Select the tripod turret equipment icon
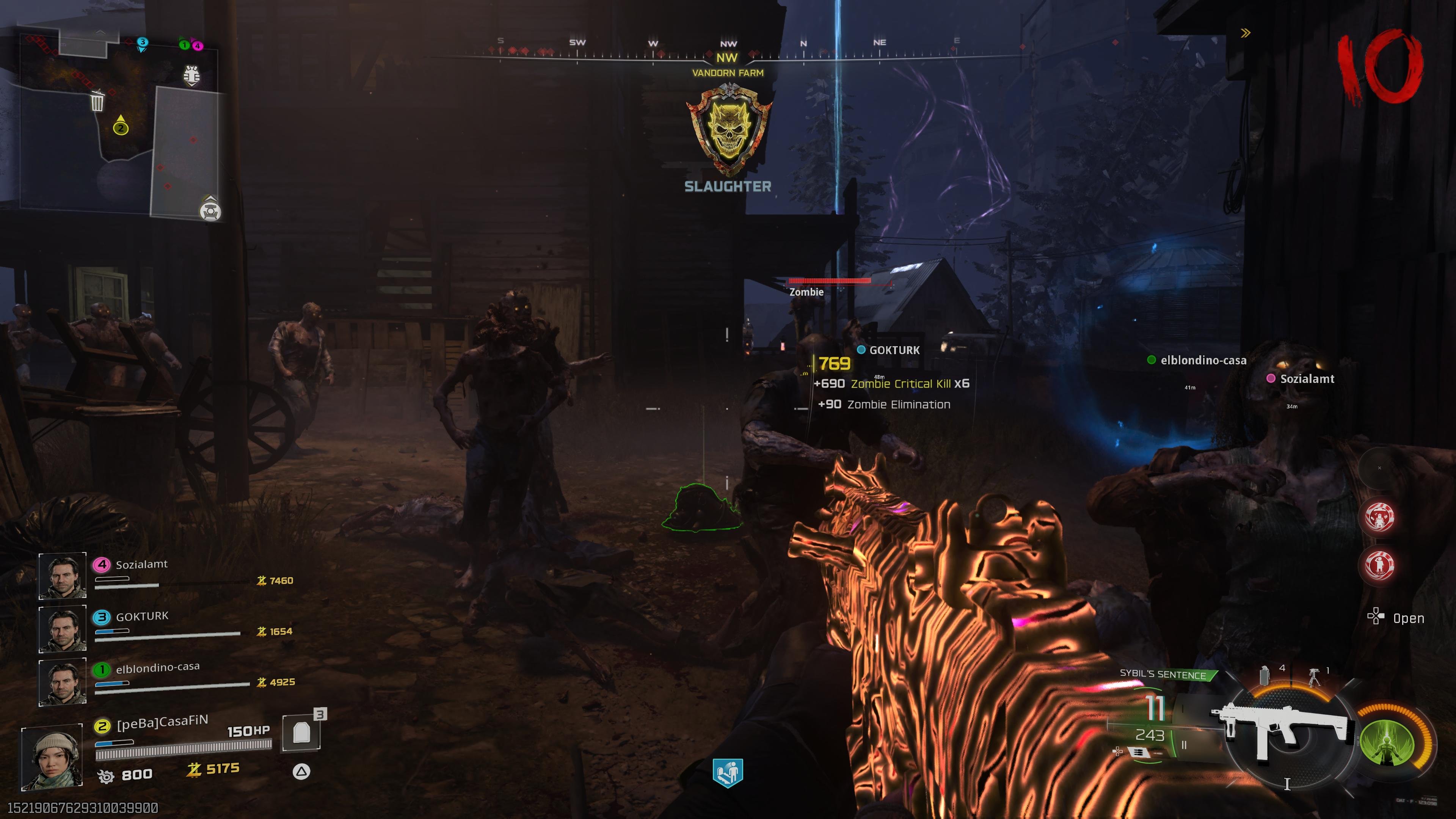Image resolution: width=1456 pixels, height=819 pixels. pos(1314,676)
